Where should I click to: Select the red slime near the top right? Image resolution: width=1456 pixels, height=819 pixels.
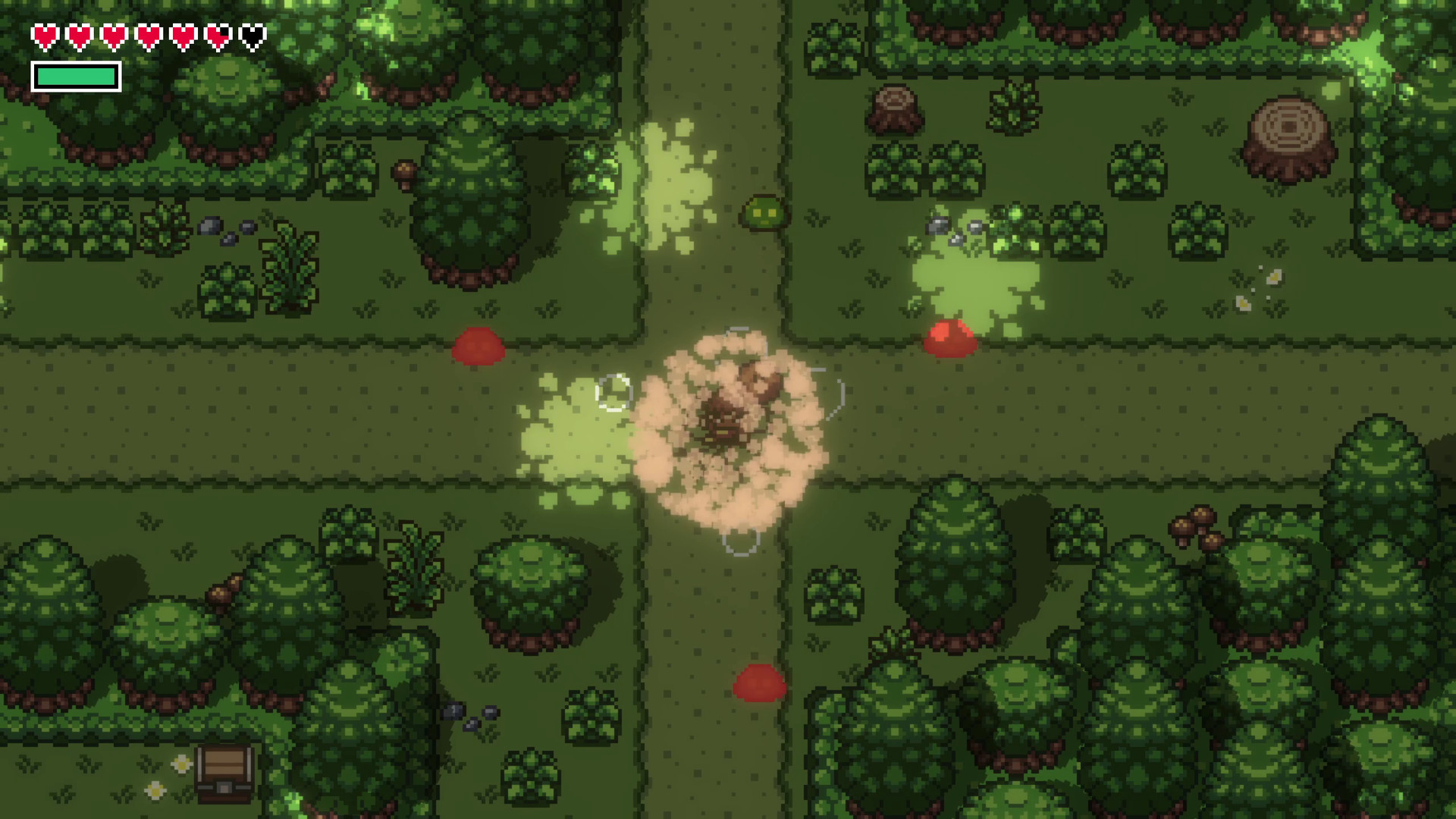[x=949, y=337]
